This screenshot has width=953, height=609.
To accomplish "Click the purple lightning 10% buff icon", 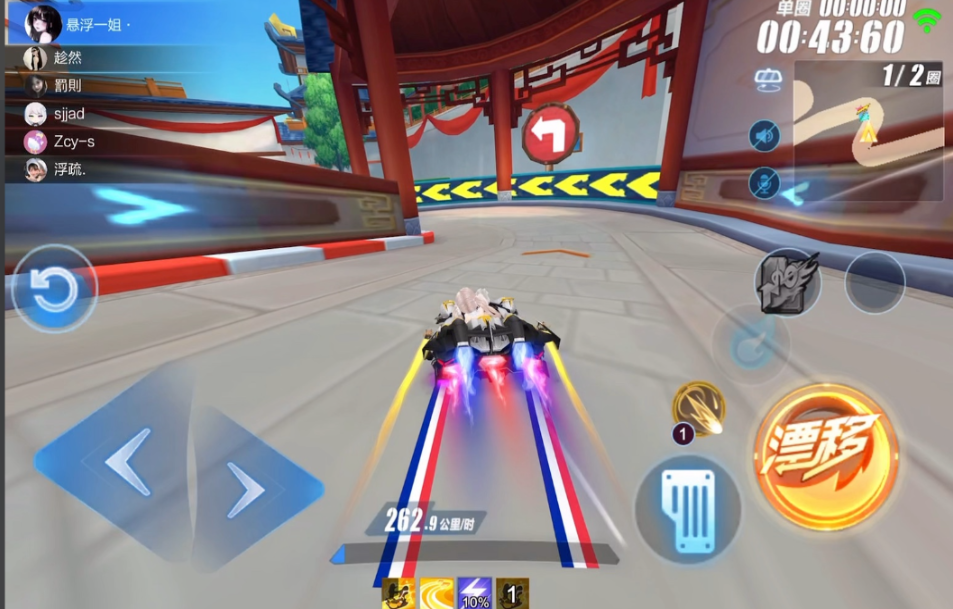I will tap(474, 594).
